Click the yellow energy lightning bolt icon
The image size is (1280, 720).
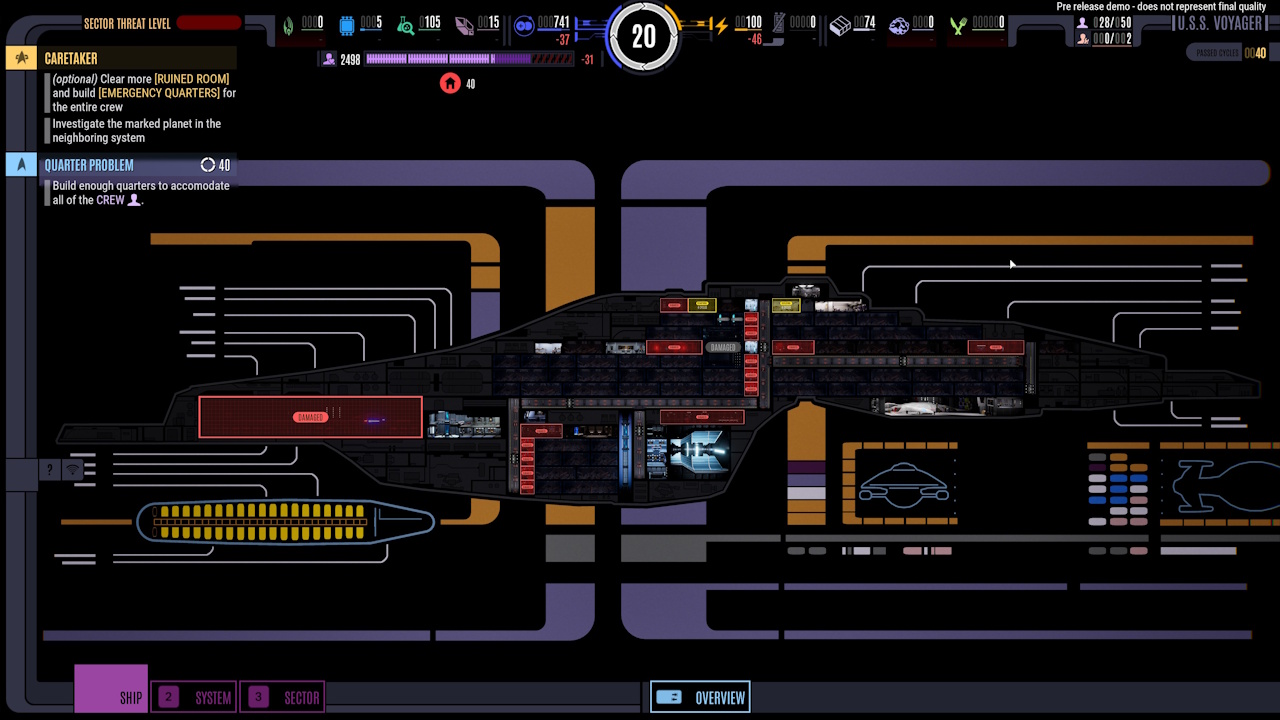[720, 27]
